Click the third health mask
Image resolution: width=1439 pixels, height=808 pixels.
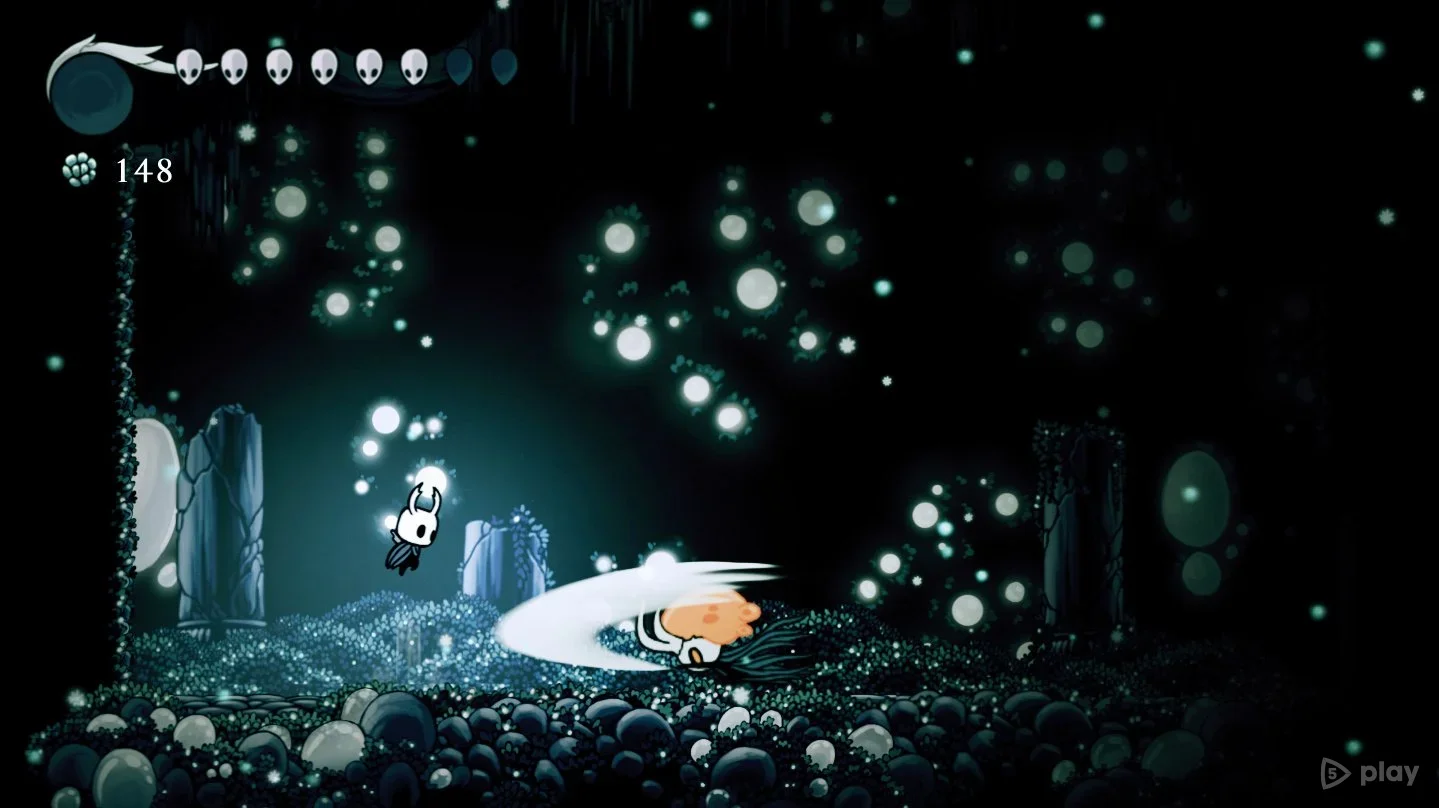(279, 68)
